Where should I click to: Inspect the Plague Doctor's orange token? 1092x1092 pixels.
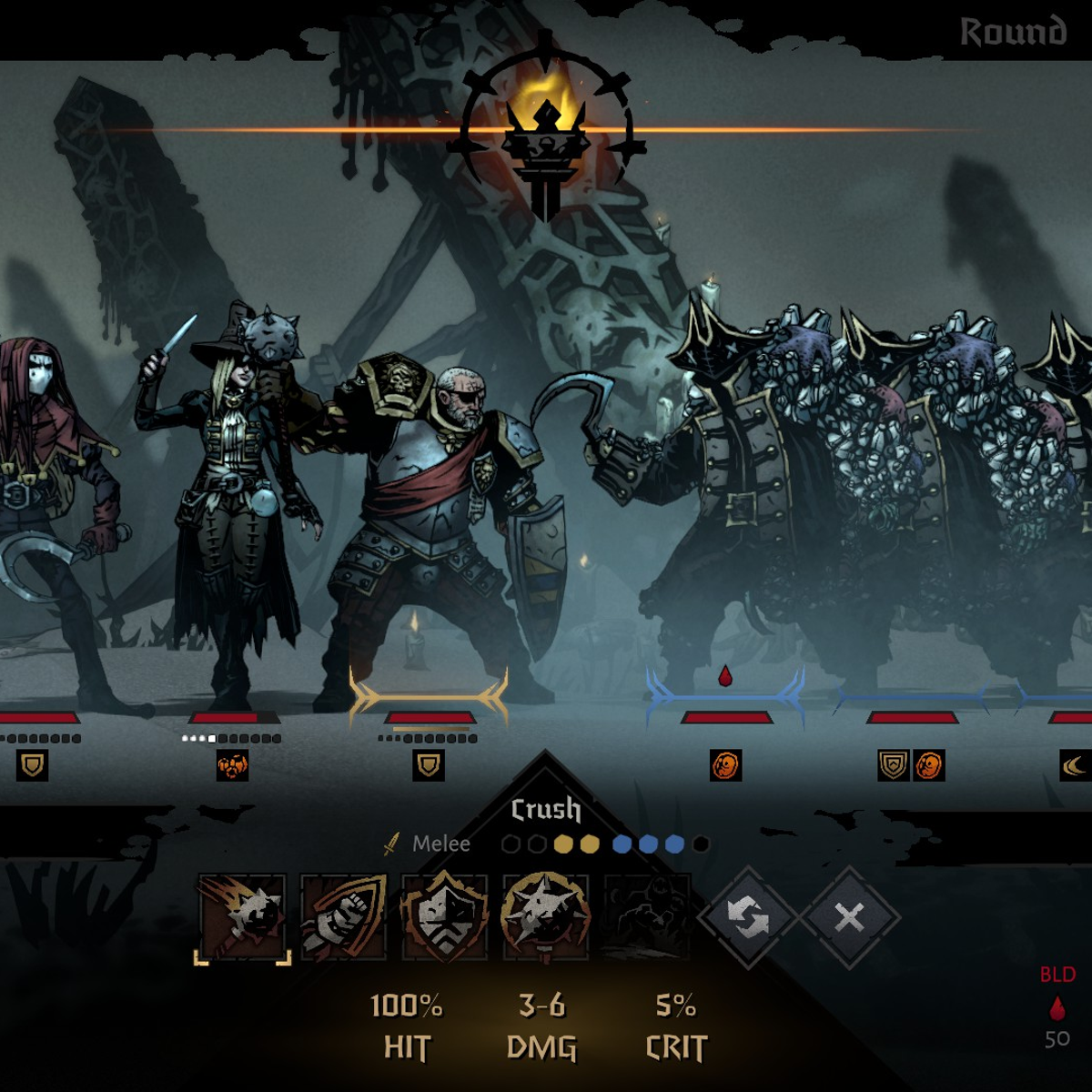point(232,765)
